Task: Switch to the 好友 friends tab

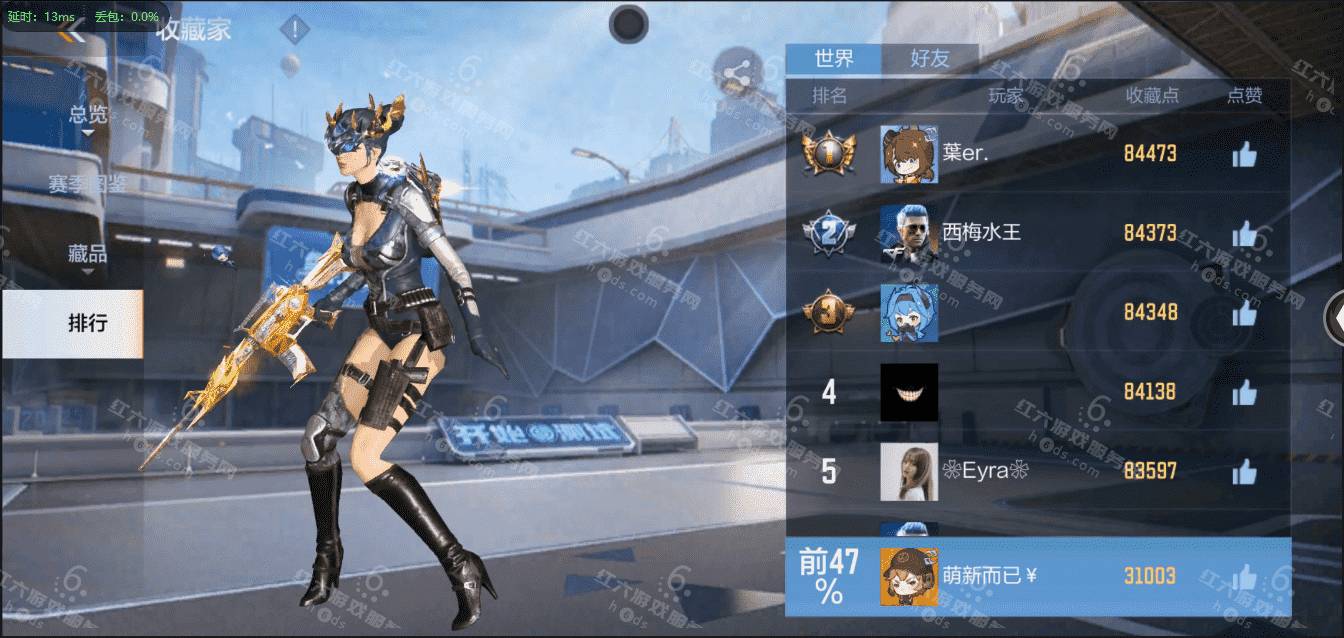Action: point(930,58)
